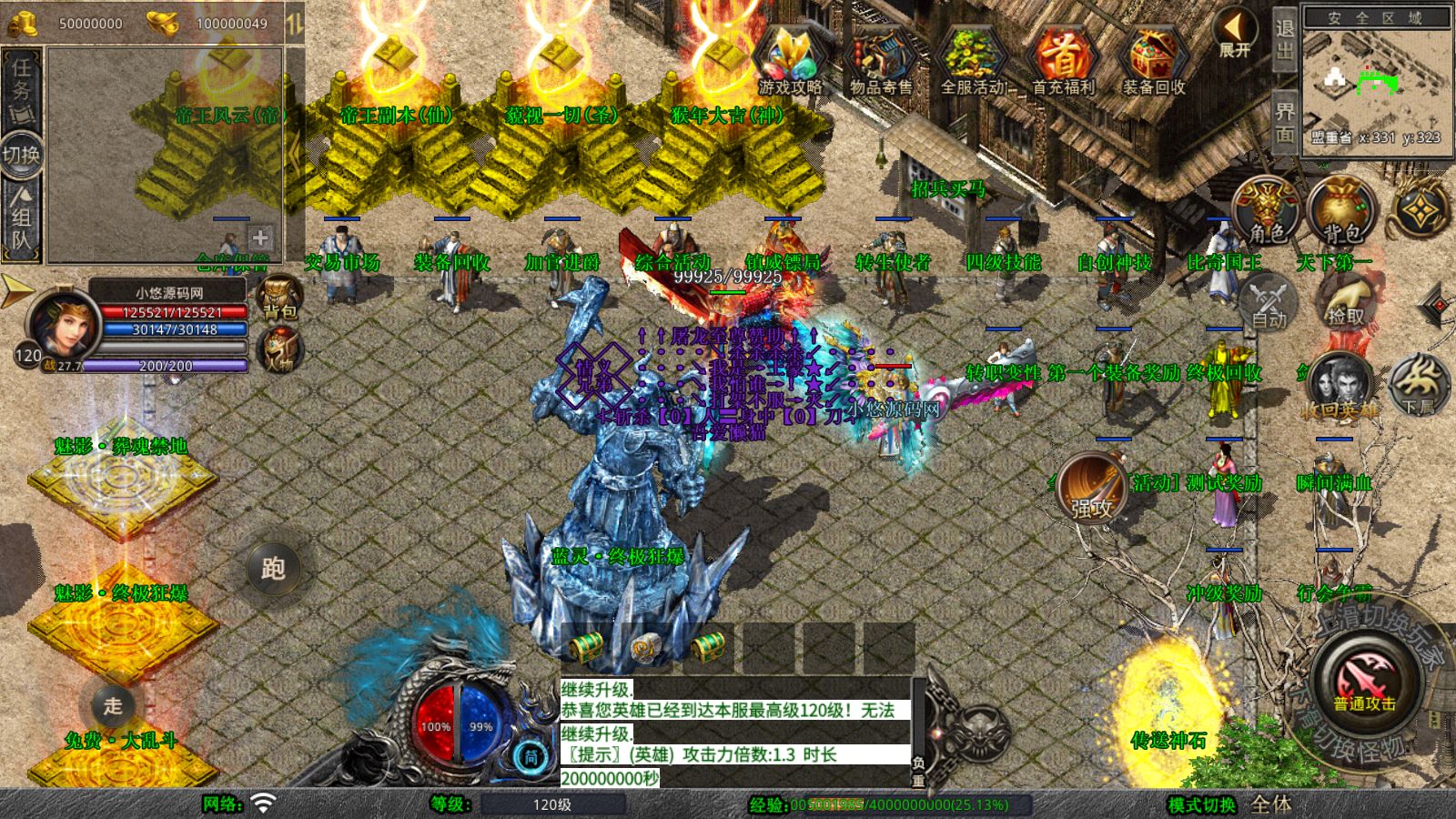This screenshot has width=1456, height=819.
Task: Select the 跑 run movement button
Action: (x=273, y=569)
